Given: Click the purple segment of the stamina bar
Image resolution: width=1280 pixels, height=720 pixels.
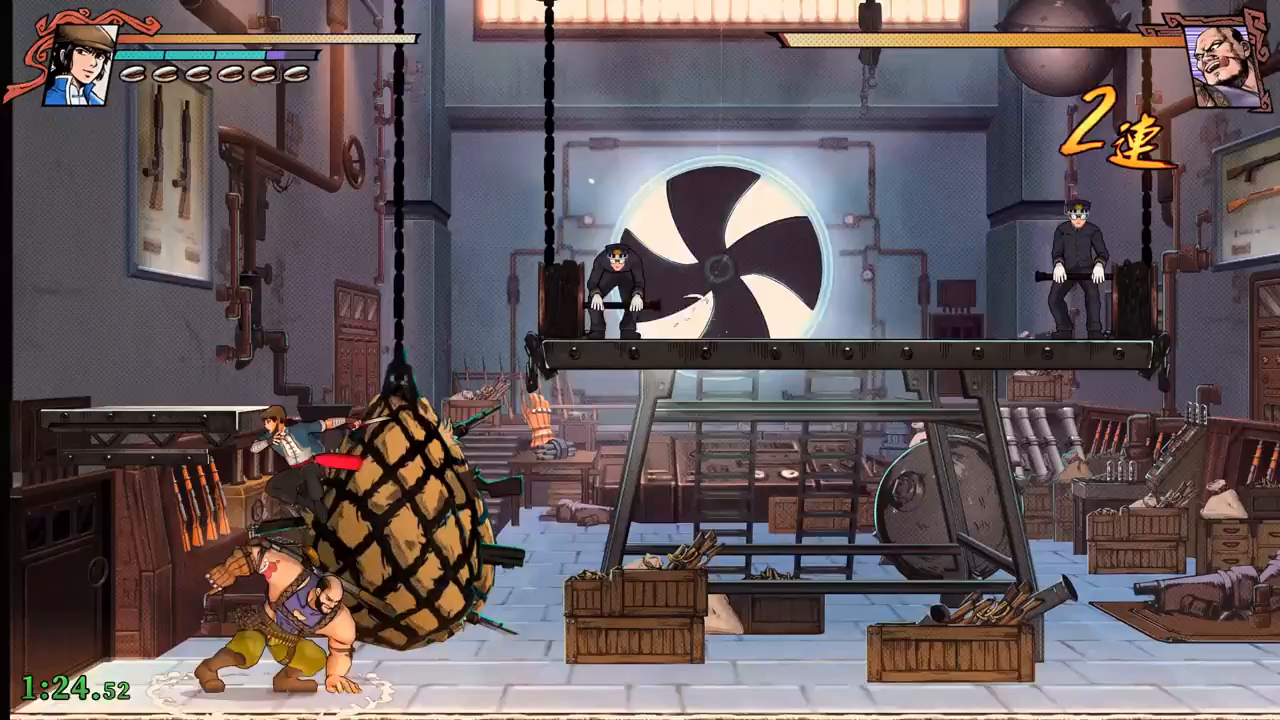Looking at the screenshot, I should coord(276,56).
